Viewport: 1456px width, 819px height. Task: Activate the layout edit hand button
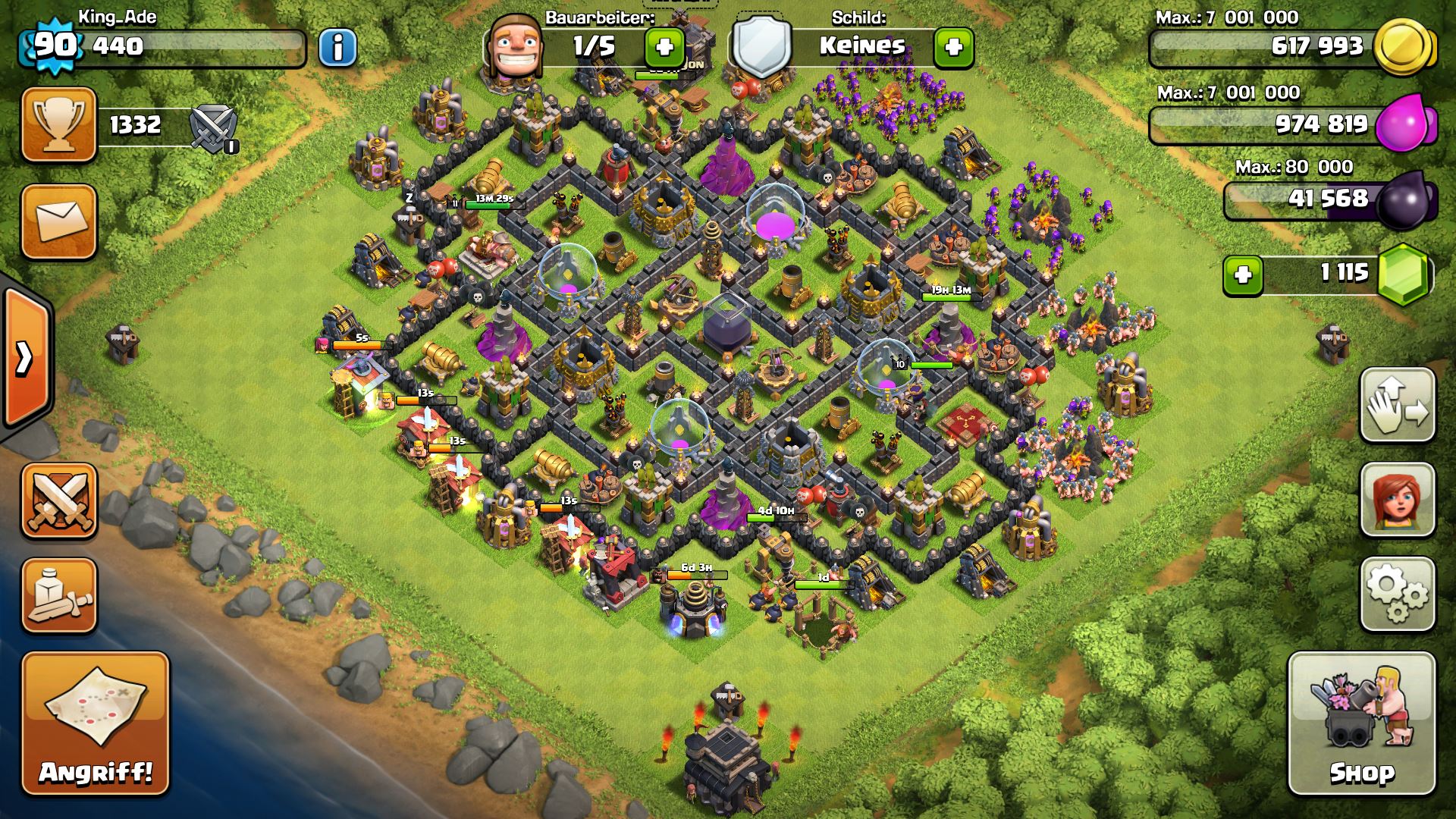1397,405
